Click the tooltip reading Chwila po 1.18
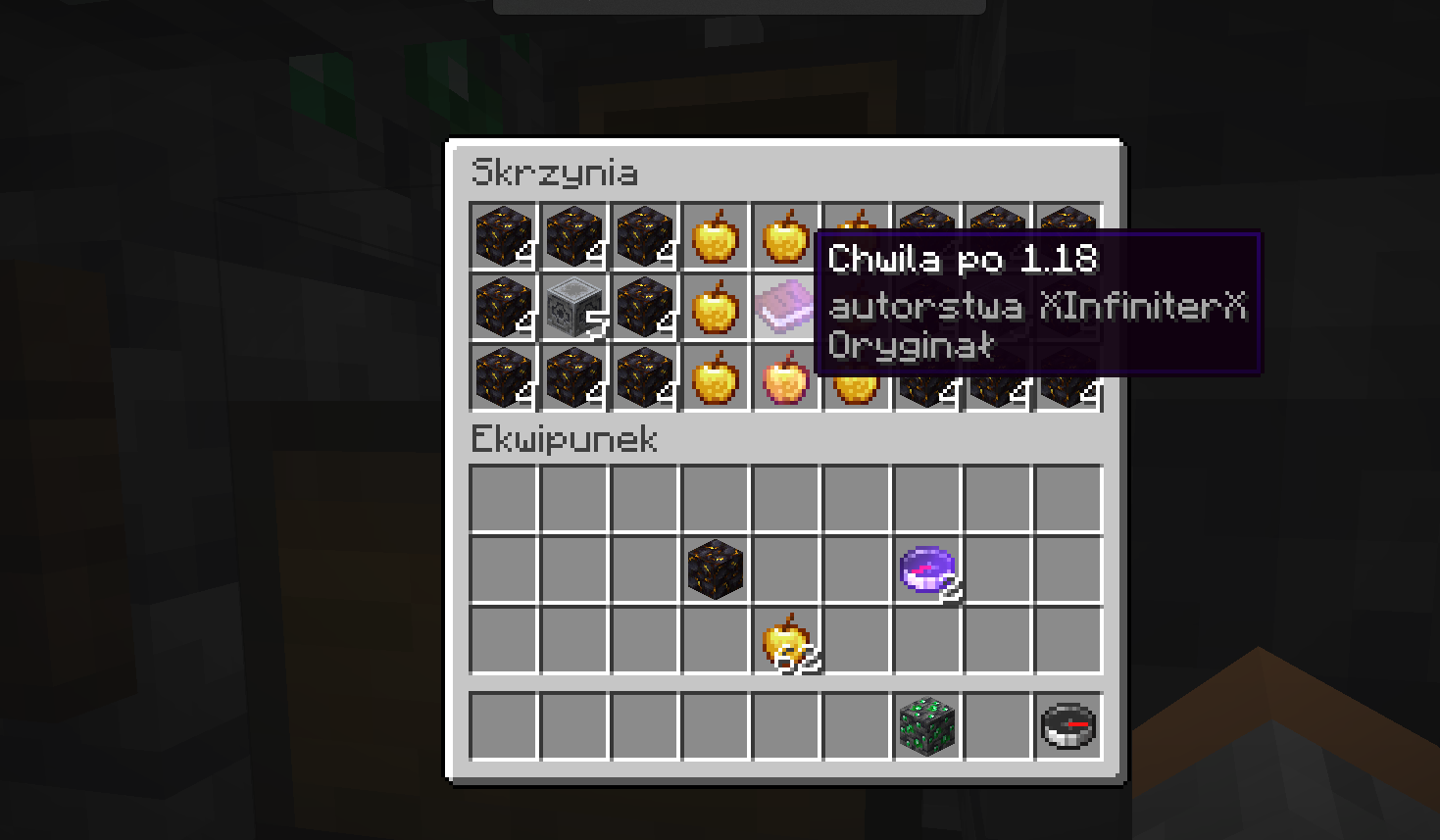 pyautogui.click(x=965, y=261)
